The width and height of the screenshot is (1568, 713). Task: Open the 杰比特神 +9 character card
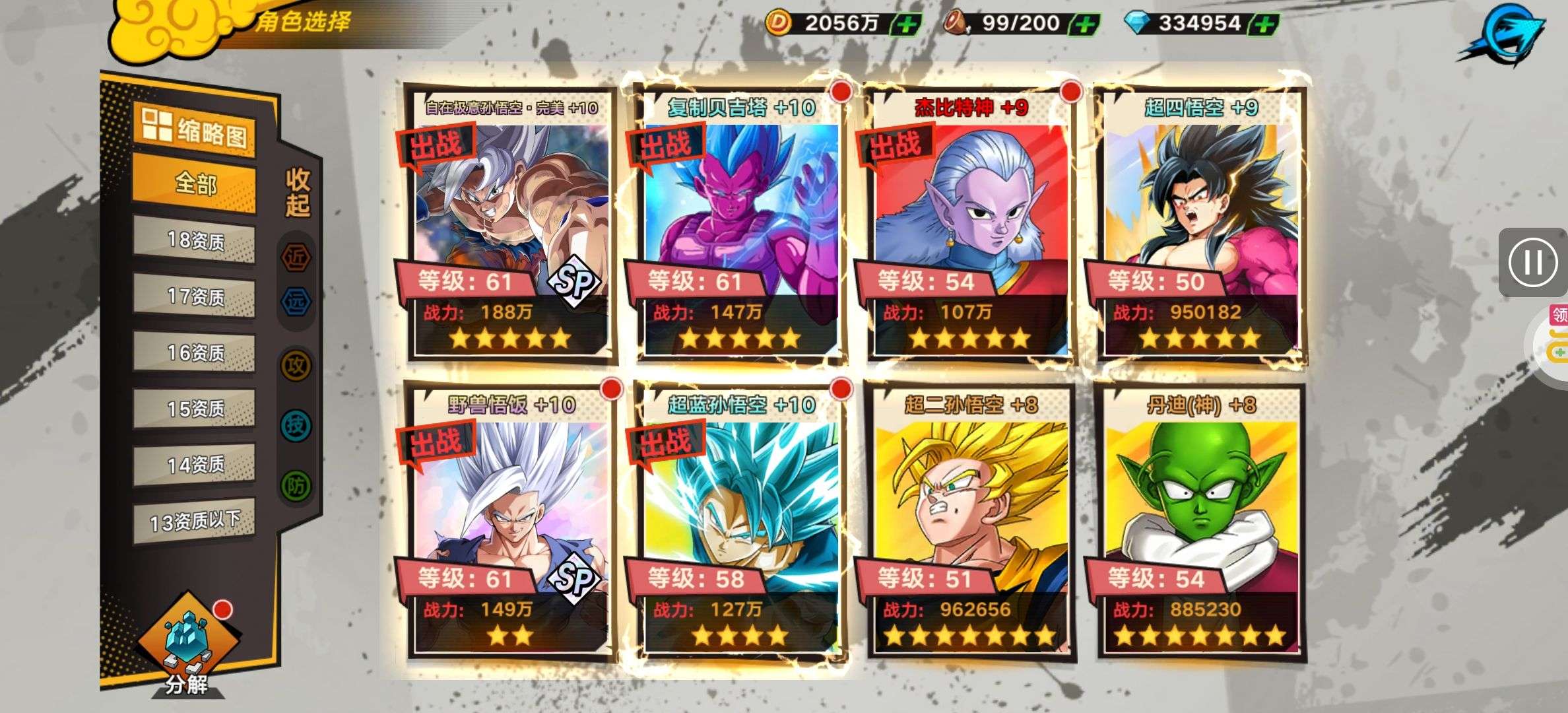point(970,224)
